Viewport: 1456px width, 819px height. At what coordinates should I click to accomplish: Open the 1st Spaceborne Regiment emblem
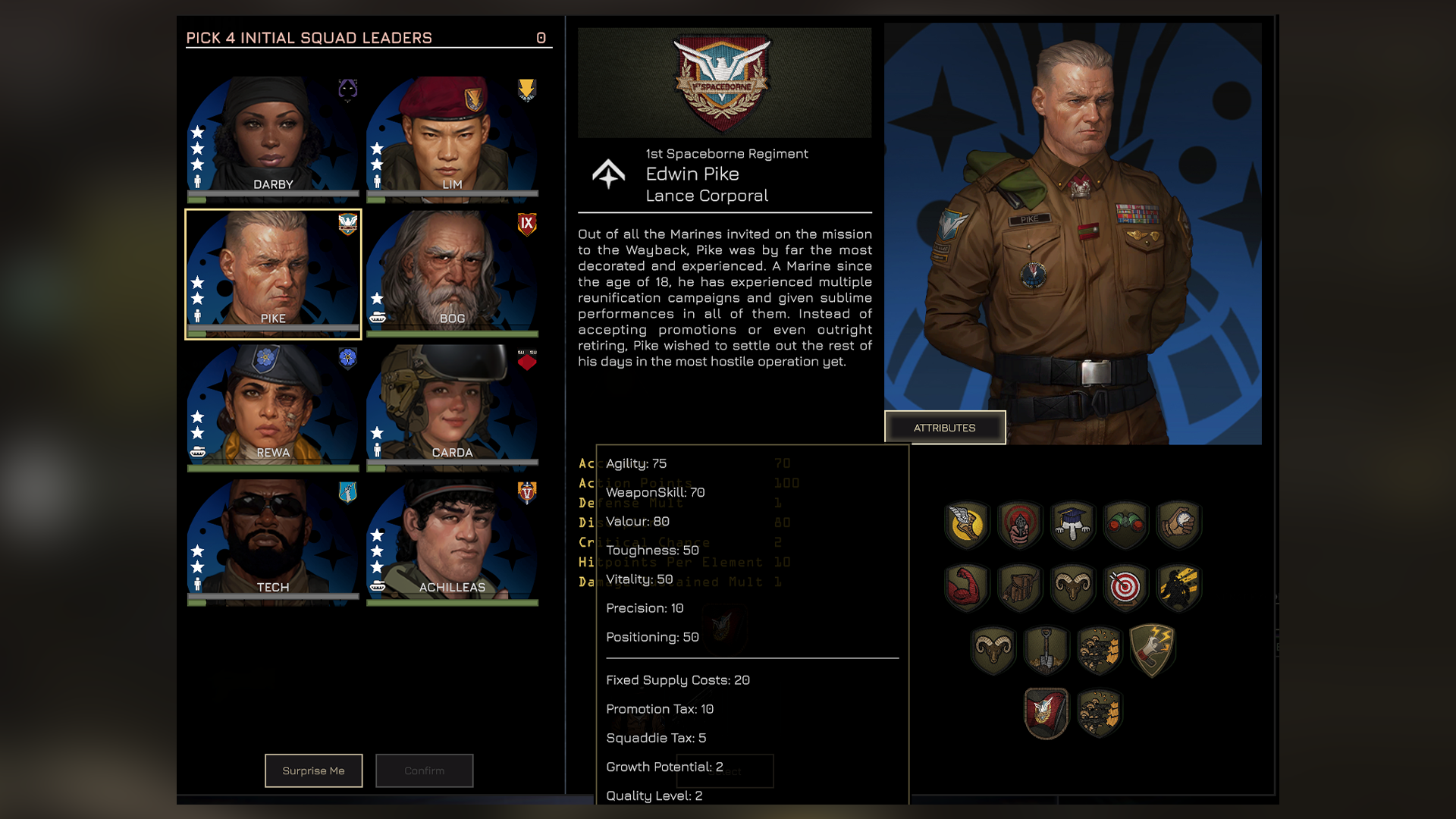[x=724, y=82]
